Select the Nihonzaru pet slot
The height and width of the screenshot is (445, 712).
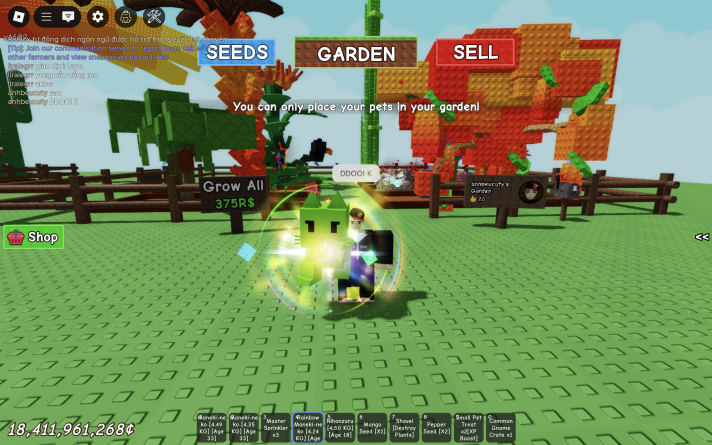pyautogui.click(x=340, y=427)
